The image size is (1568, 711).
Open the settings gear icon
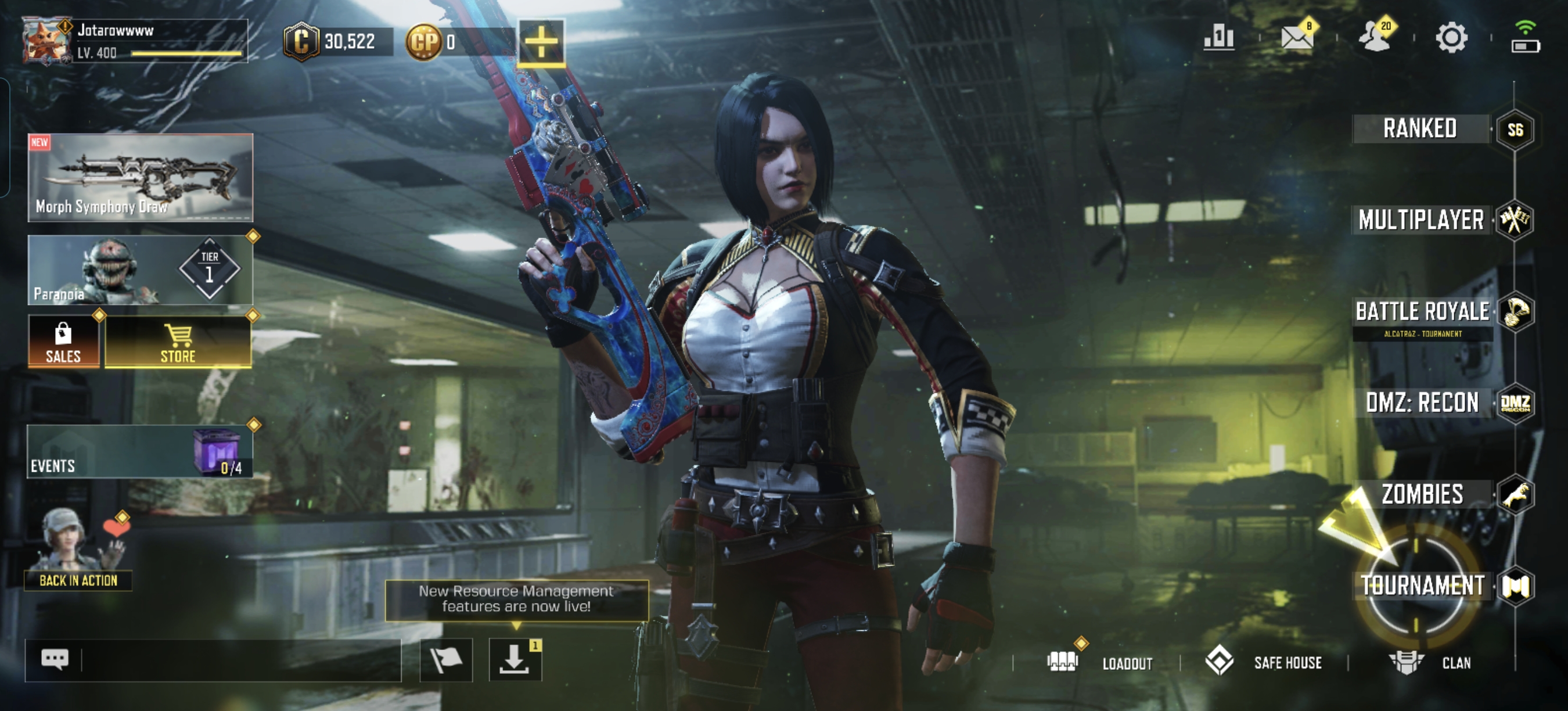click(1452, 38)
